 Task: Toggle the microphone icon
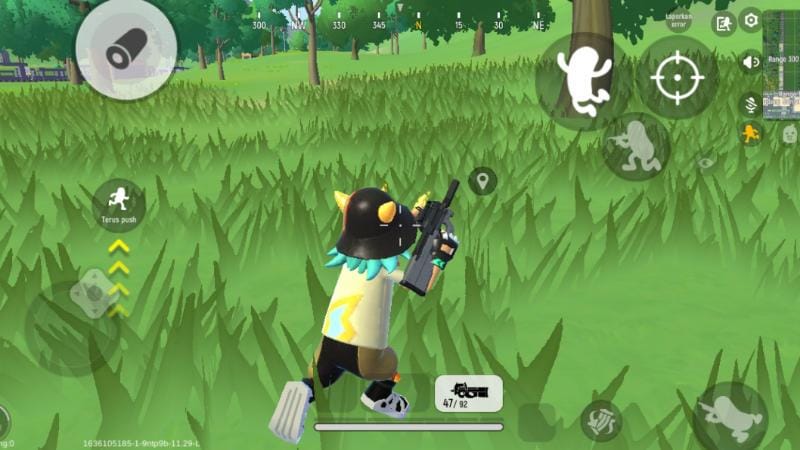750,103
